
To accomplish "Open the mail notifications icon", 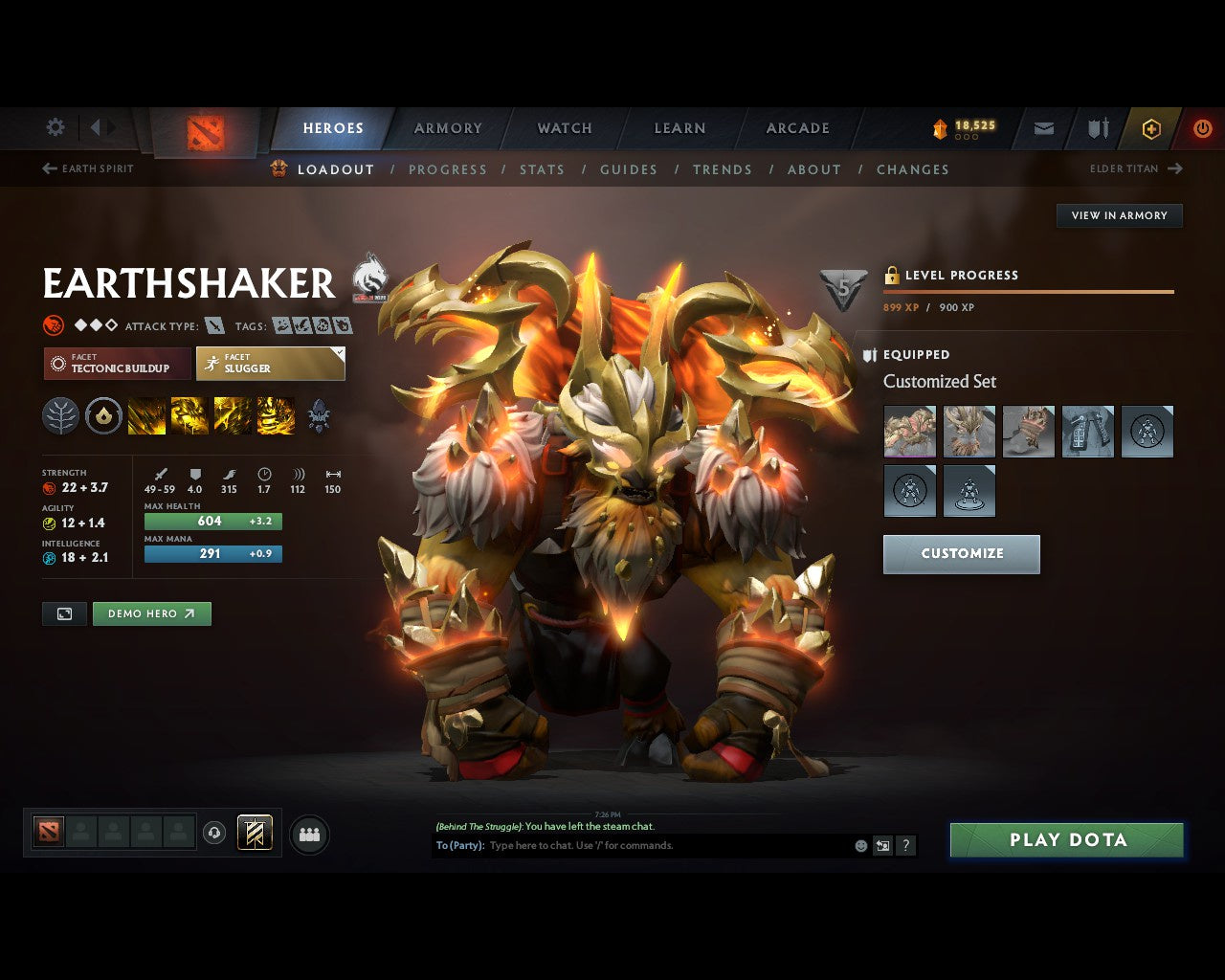I will click(1043, 128).
